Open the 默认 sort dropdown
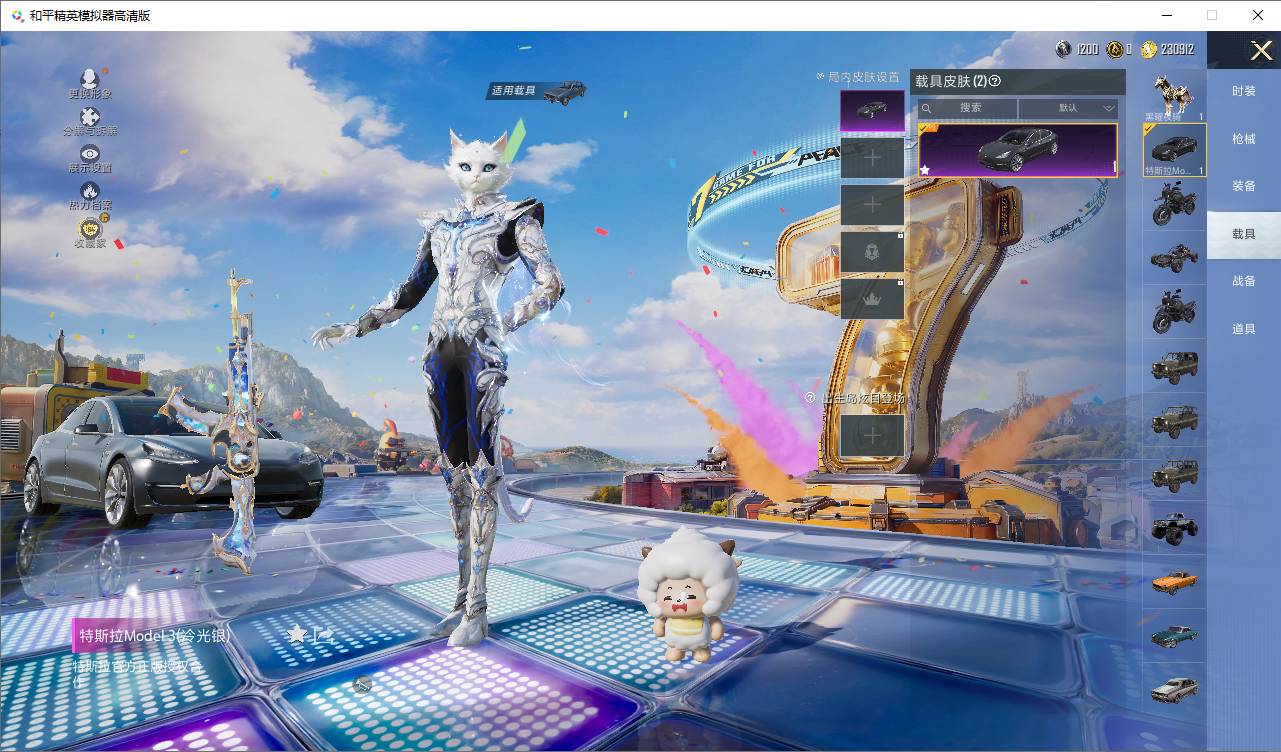Viewport: 1281px width, 752px height. pyautogui.click(x=1069, y=108)
